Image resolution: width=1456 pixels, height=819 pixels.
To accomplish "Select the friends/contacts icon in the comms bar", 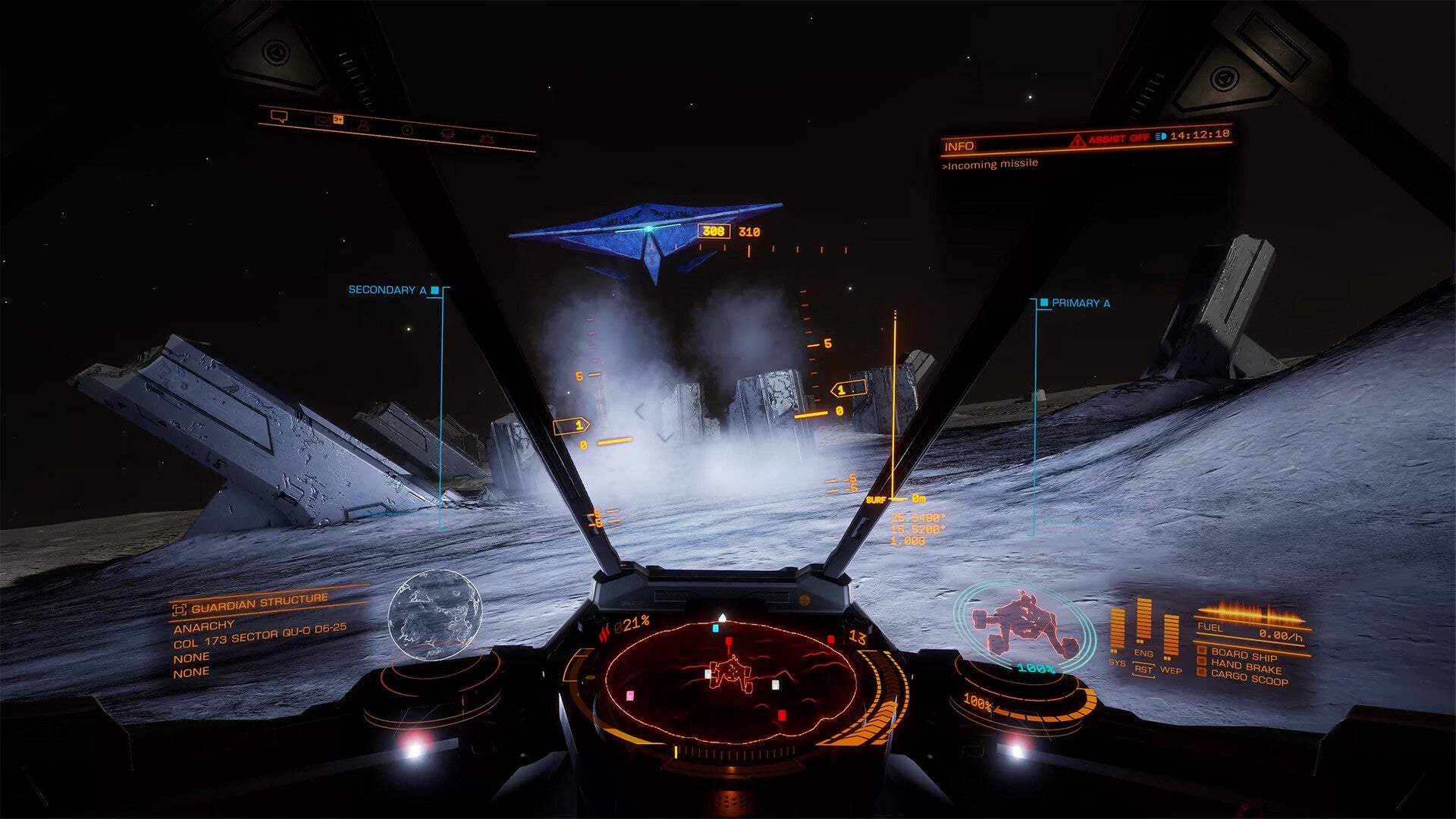I will tap(364, 127).
